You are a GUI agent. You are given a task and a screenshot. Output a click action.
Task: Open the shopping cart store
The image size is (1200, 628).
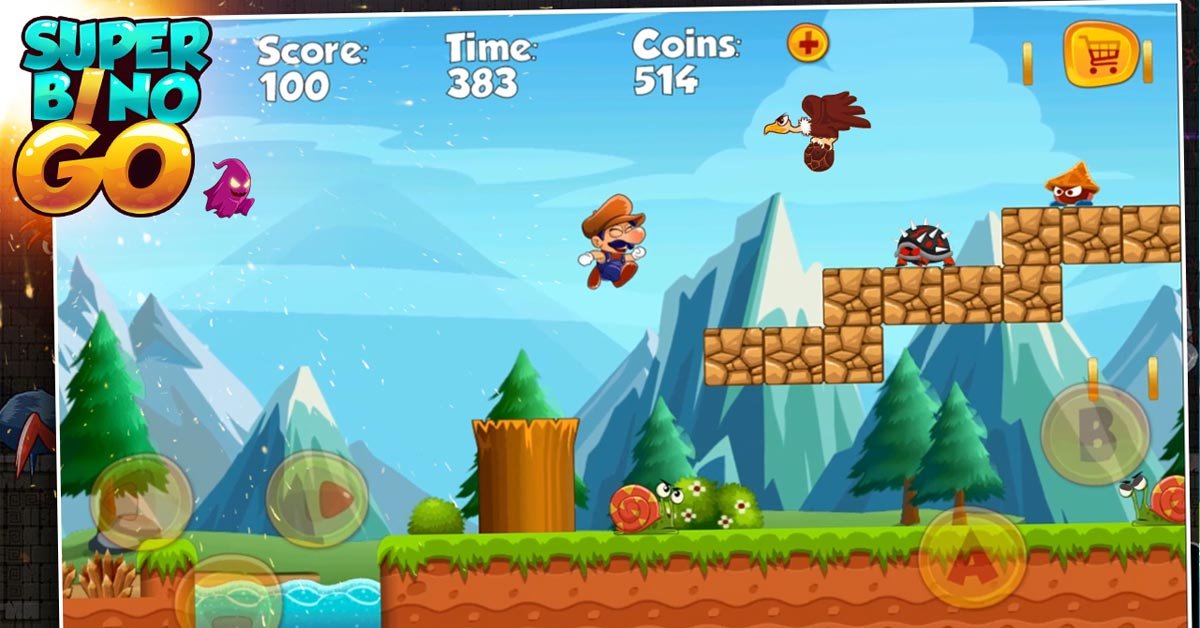coord(1100,54)
